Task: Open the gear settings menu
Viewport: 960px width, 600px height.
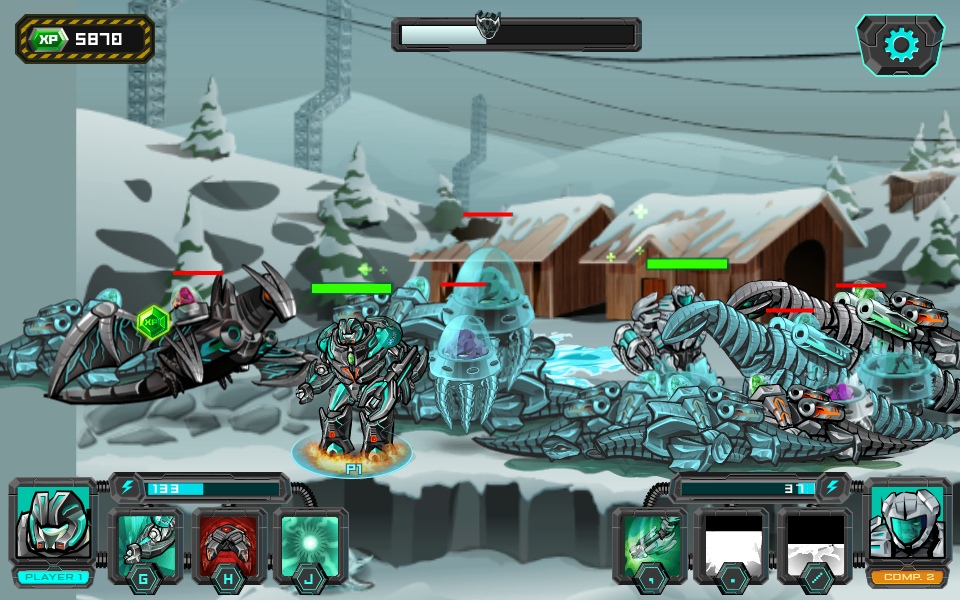Action: pyautogui.click(x=900, y=44)
